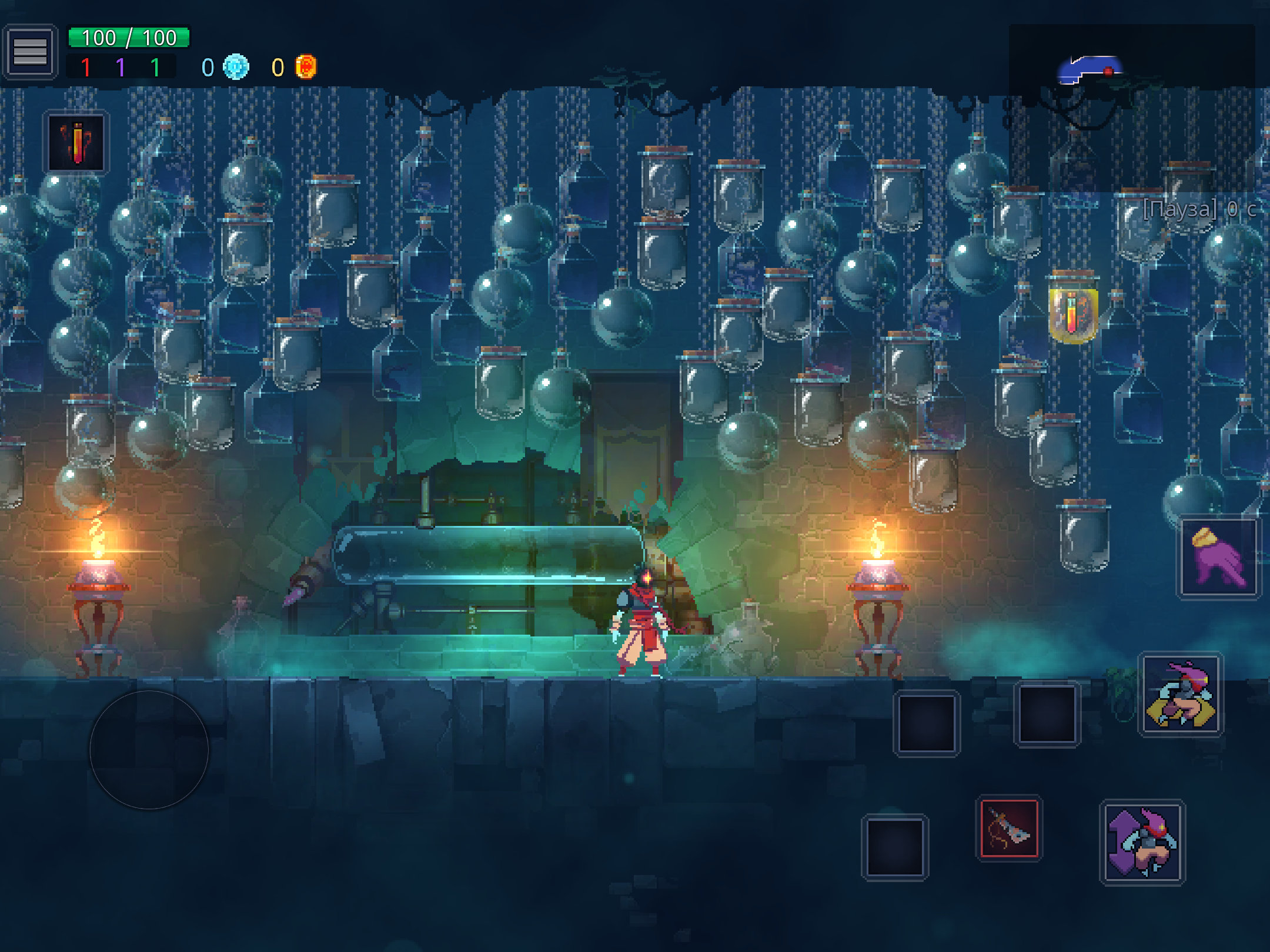Touch the virtual joystick circle
This screenshot has height=952, width=1270.
(149, 750)
